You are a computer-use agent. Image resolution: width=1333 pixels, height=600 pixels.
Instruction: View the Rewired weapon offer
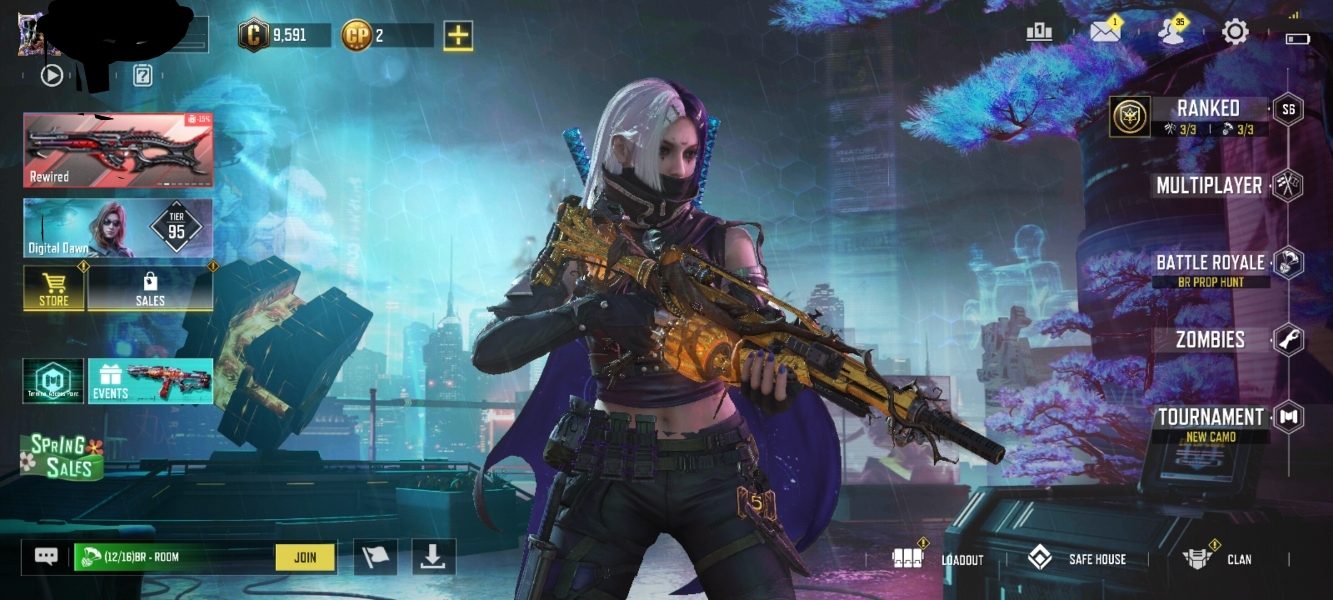(118, 150)
